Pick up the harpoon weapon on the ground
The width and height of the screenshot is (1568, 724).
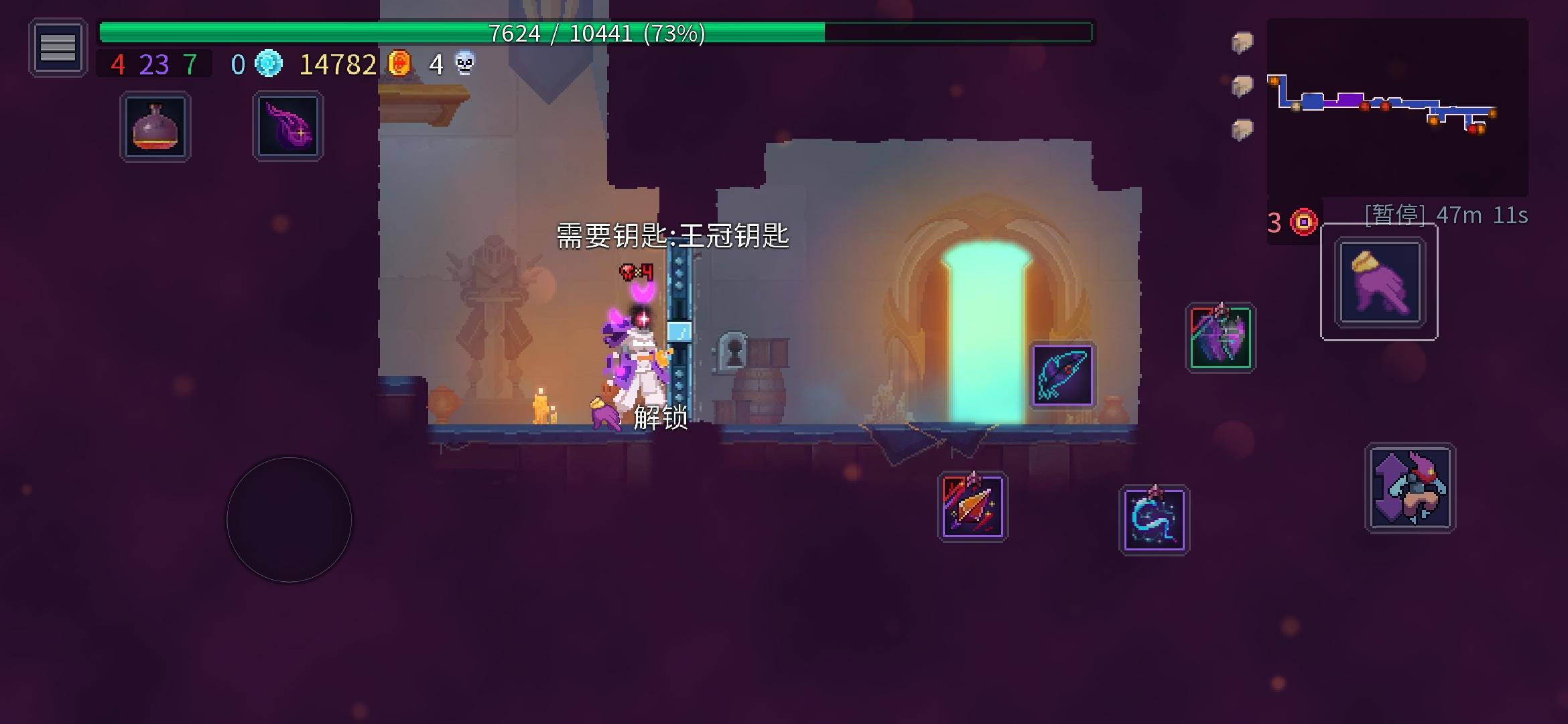coord(1061,376)
